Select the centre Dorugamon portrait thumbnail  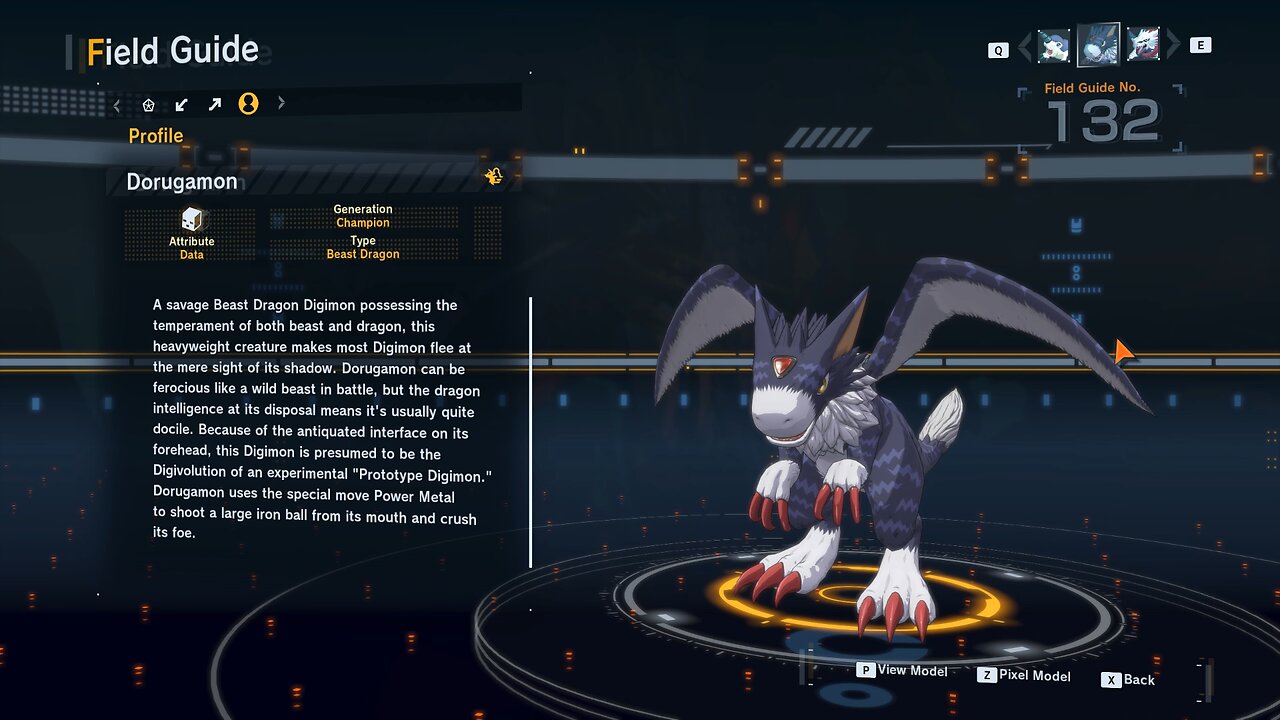[1098, 45]
